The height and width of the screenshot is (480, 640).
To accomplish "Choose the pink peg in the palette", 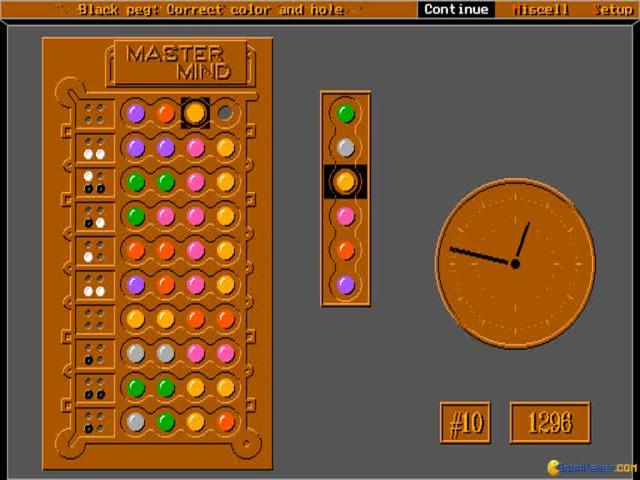I will (x=345, y=216).
